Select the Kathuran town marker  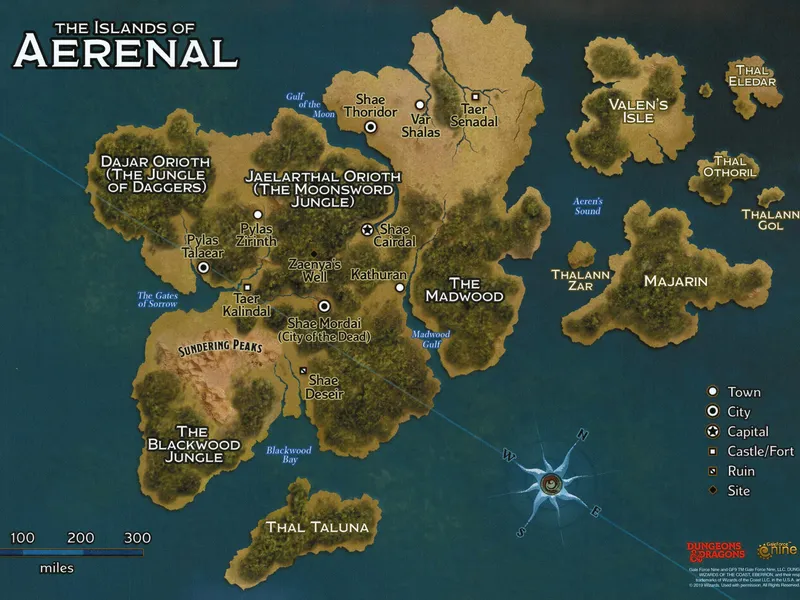pyautogui.click(x=399, y=287)
